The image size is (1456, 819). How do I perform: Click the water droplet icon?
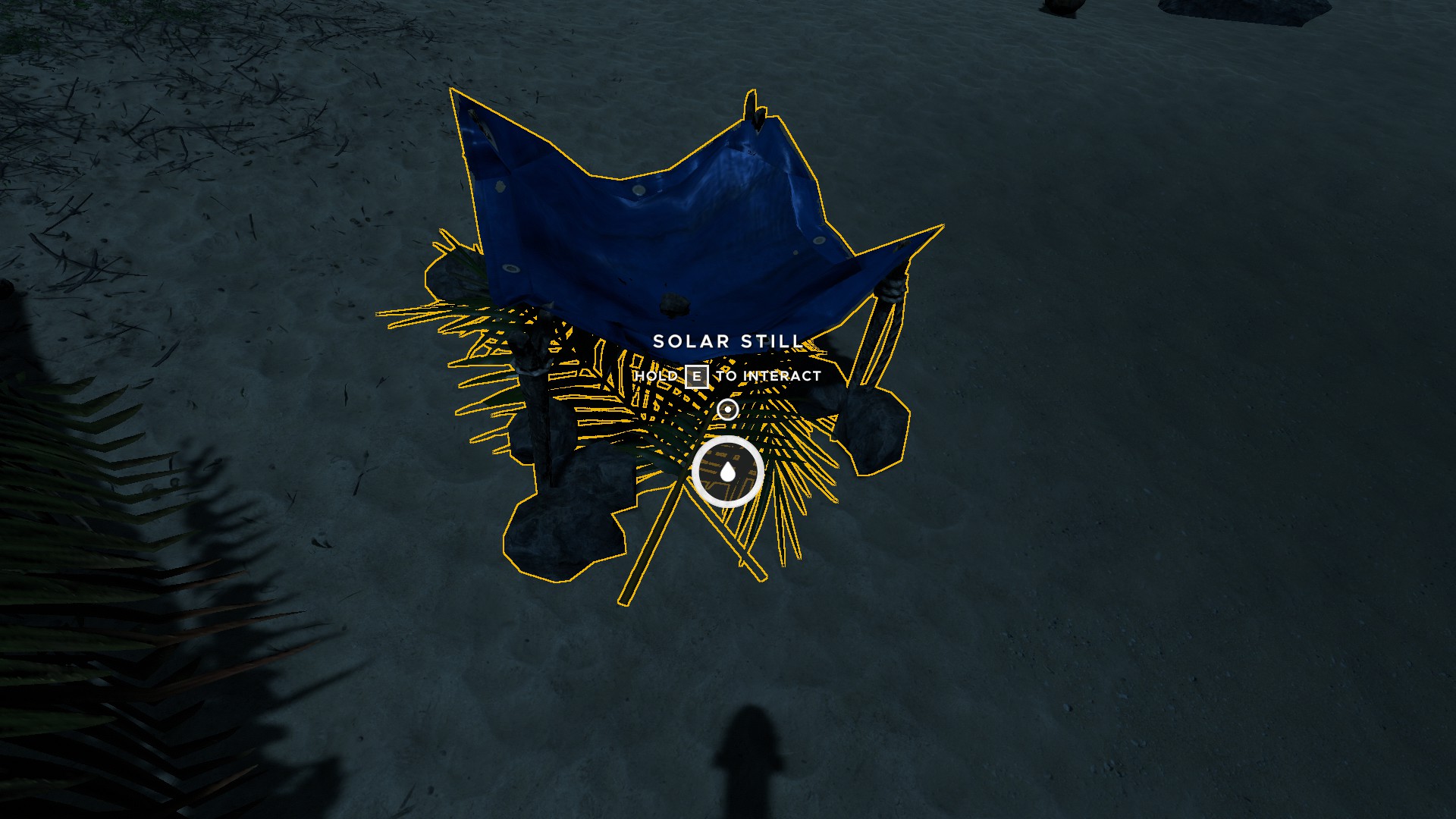pyautogui.click(x=727, y=472)
